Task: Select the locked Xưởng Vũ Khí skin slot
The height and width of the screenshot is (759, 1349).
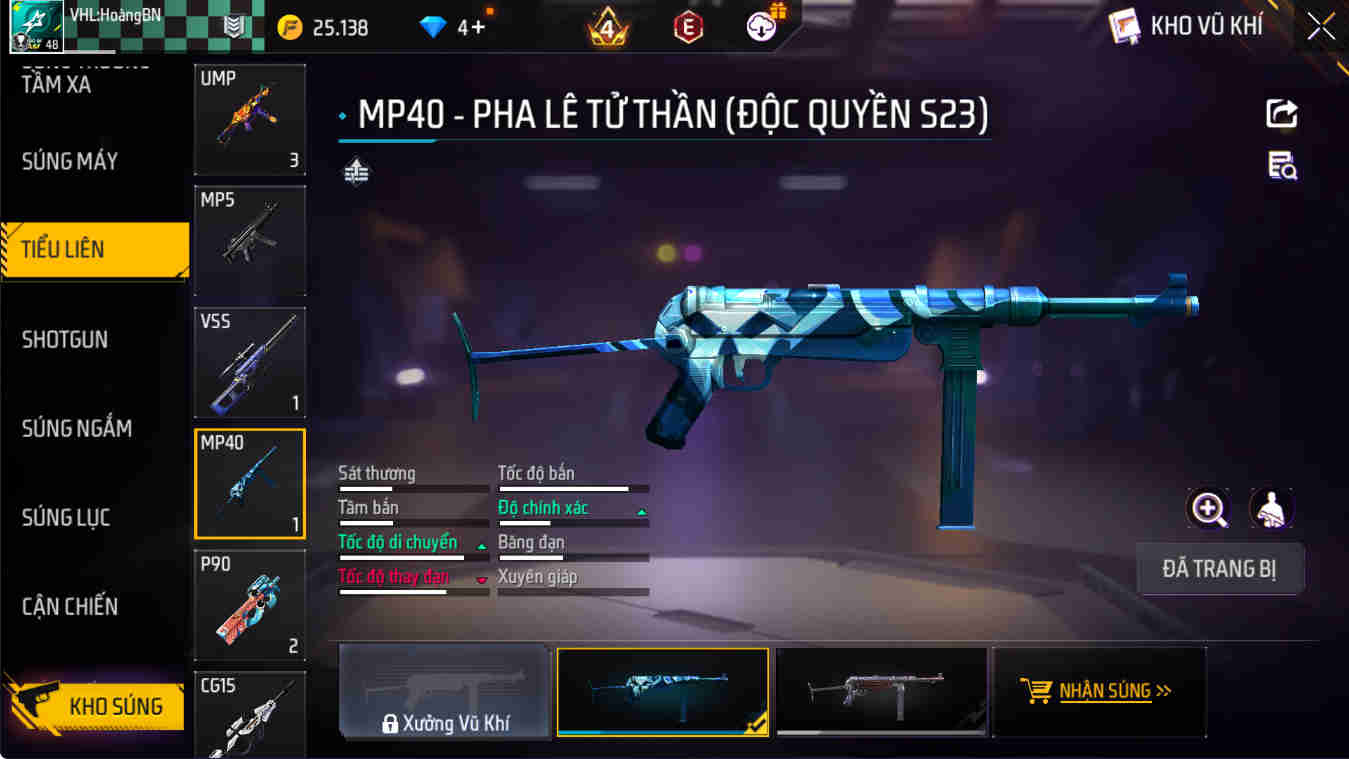Action: click(444, 691)
